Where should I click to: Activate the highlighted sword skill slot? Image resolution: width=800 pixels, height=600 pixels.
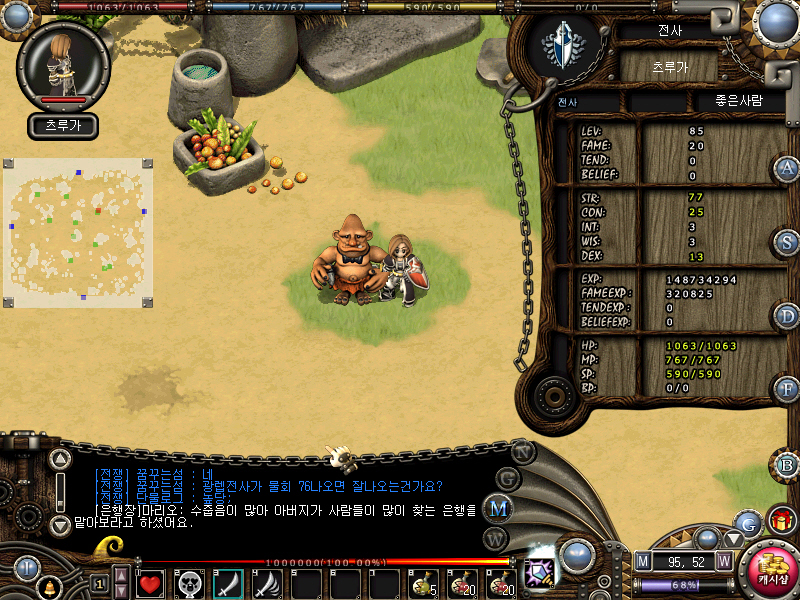pos(229,583)
